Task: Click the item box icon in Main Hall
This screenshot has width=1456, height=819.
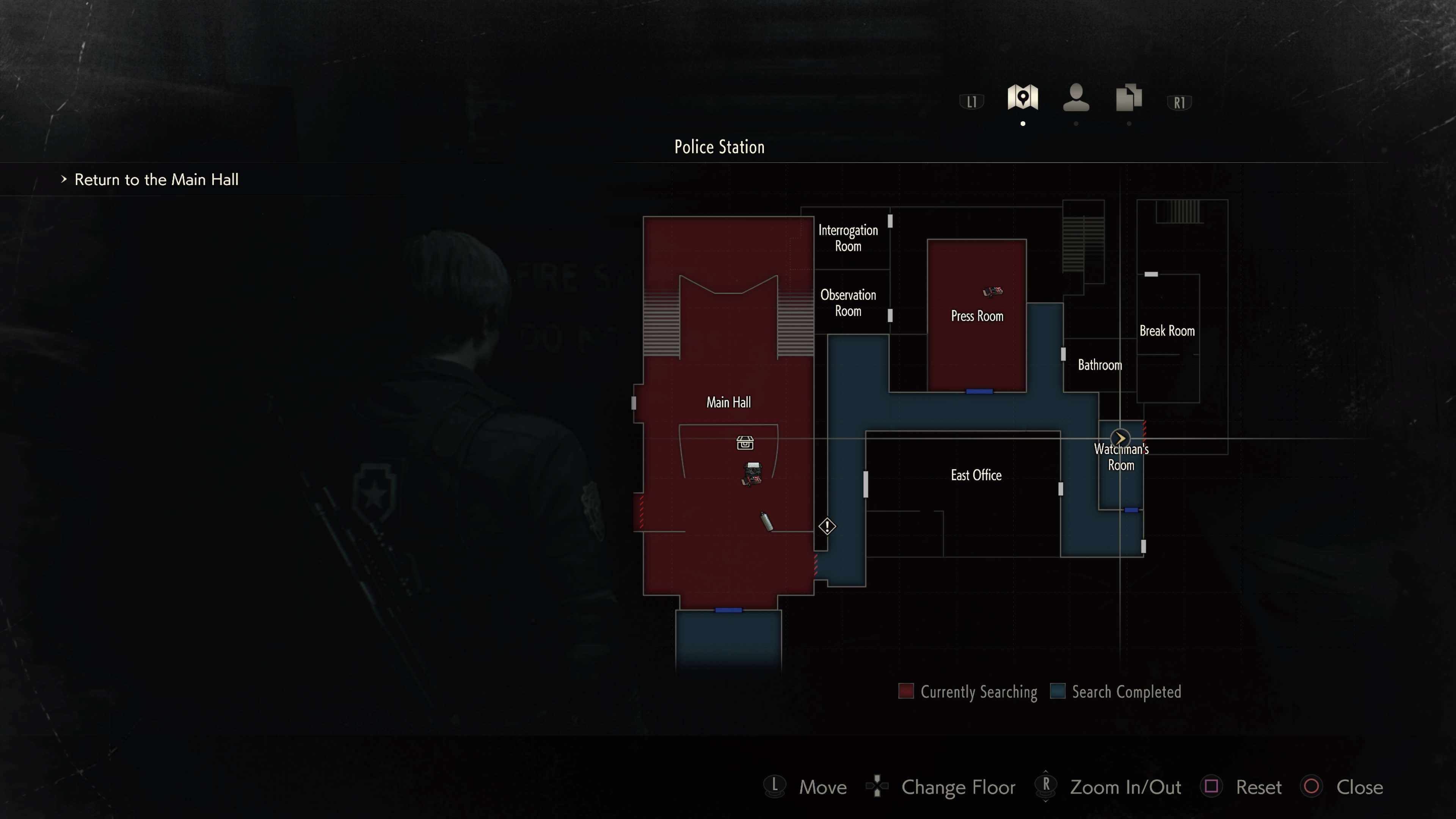Action: (x=745, y=442)
